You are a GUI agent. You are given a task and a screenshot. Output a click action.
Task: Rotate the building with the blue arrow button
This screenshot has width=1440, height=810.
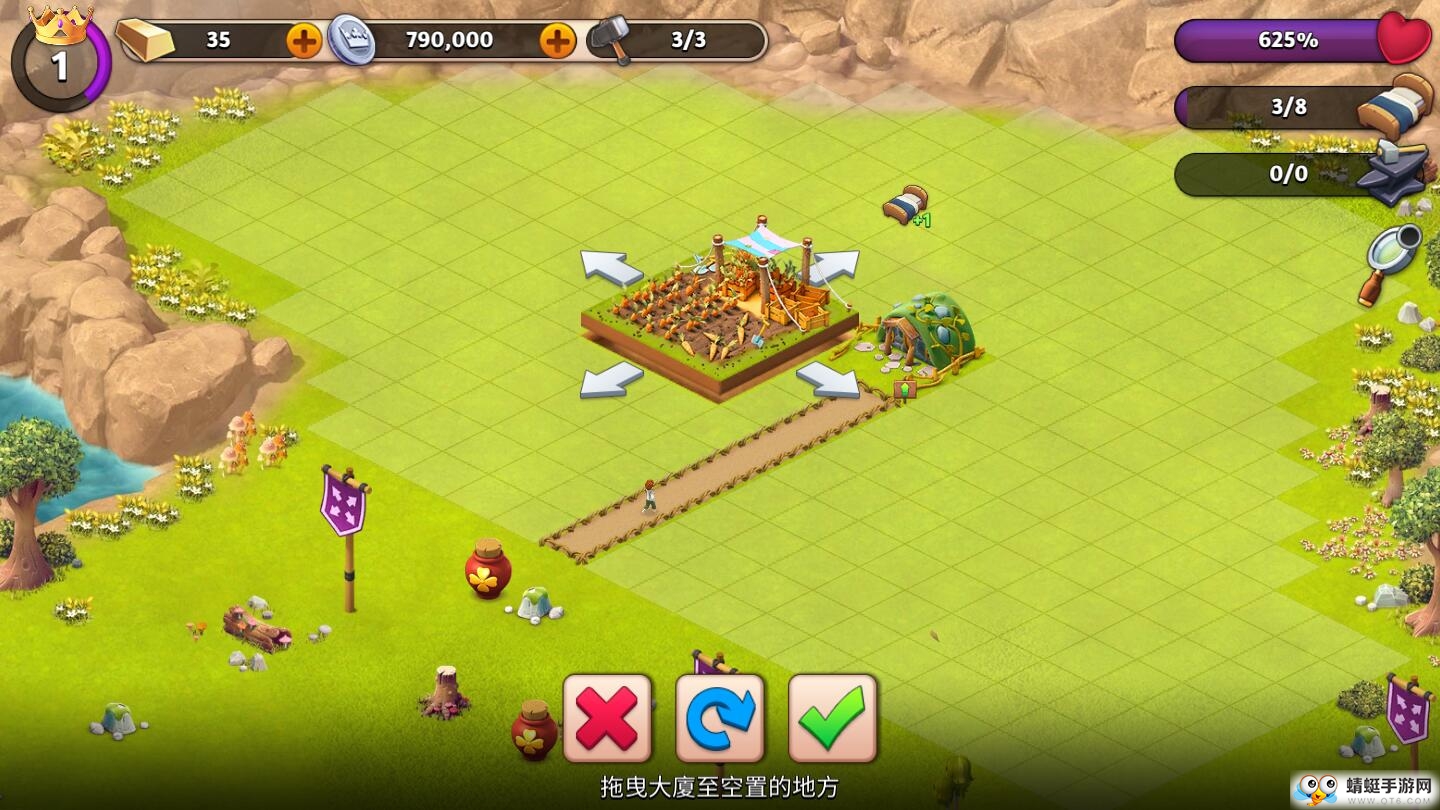click(720, 718)
